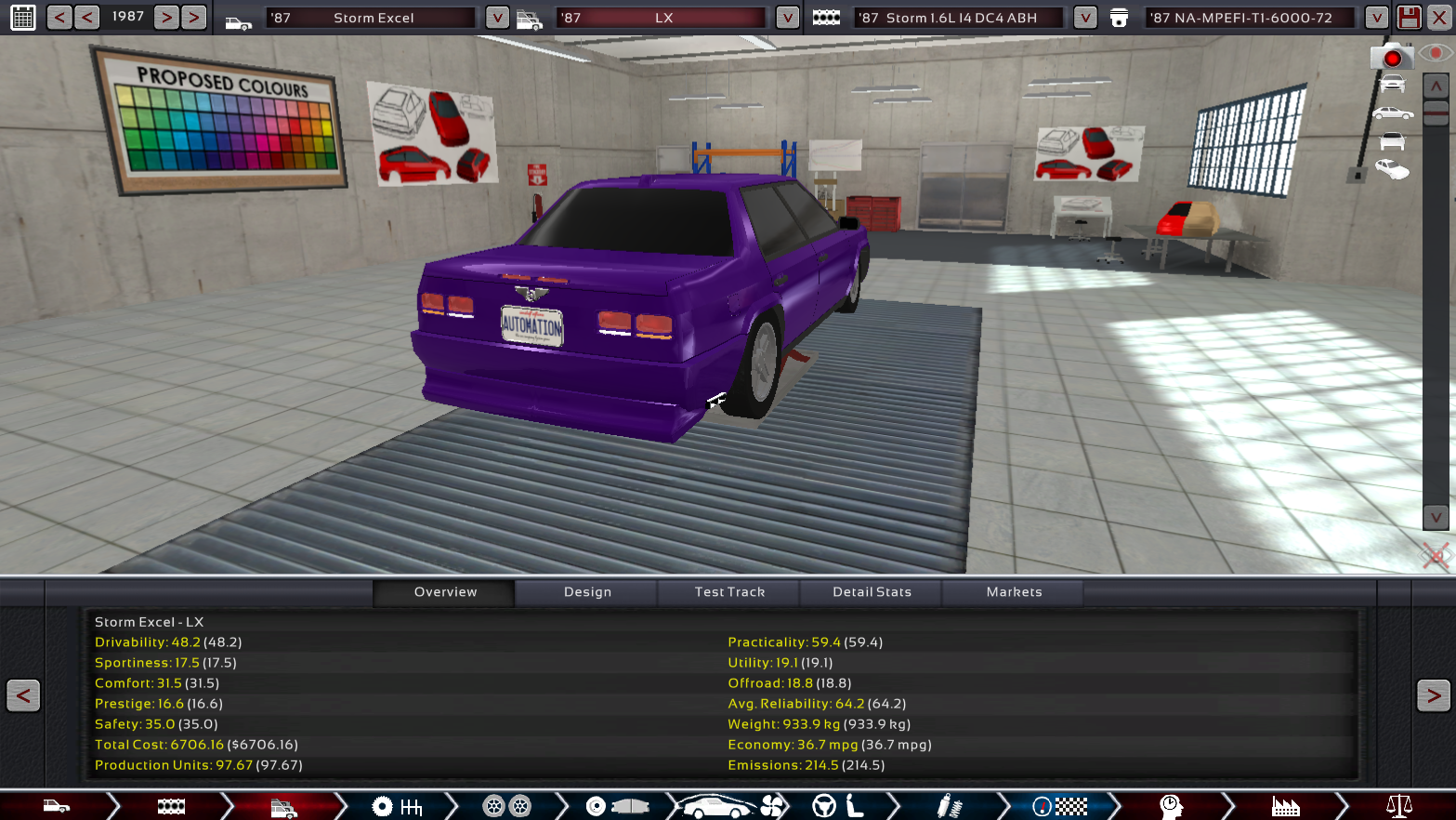Open the balance scales step
This screenshot has height=820, width=1456.
(x=1398, y=806)
